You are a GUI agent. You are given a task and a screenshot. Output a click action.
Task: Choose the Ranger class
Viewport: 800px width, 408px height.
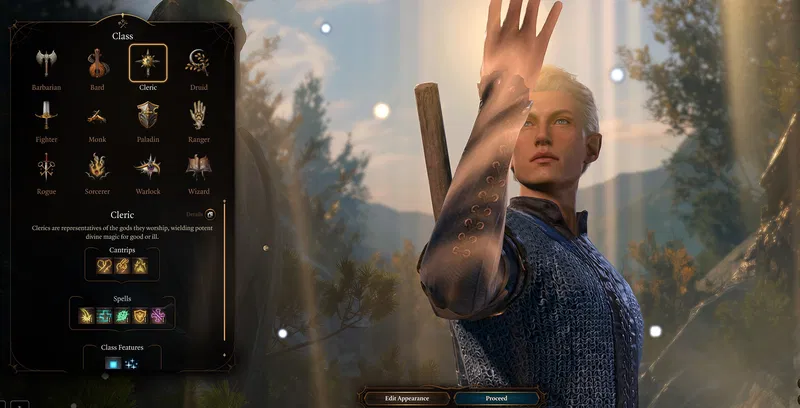198,116
